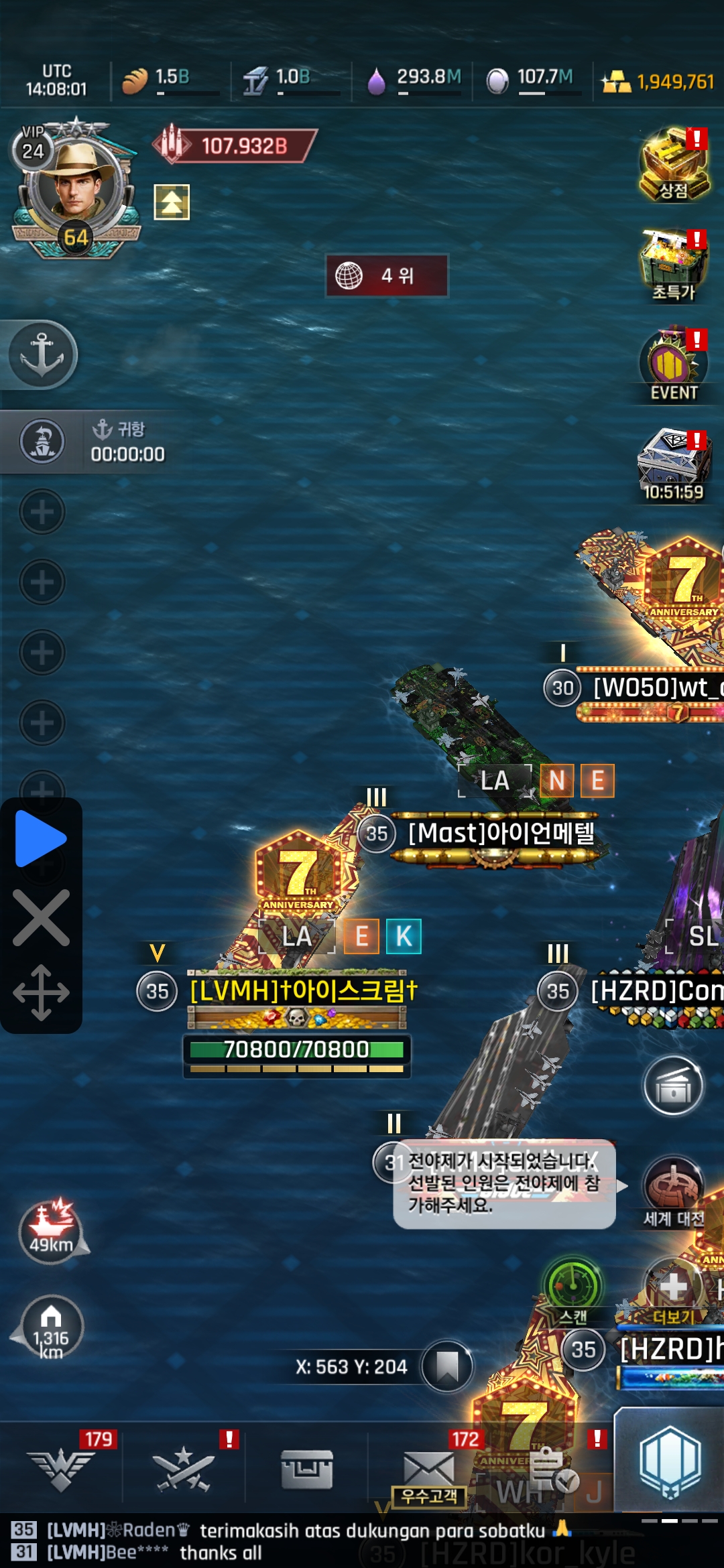Show the world ranking 4위 badge
724x1568 pixels.
click(x=387, y=275)
